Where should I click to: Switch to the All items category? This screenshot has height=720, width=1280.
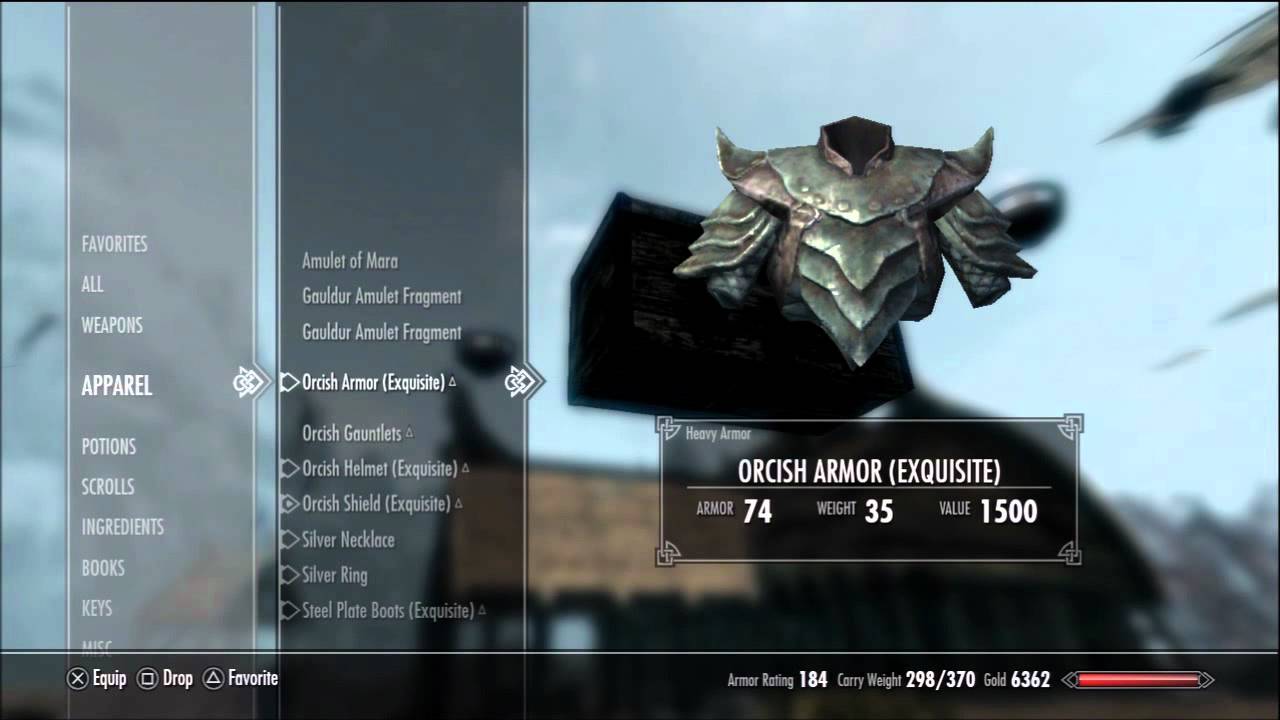coord(92,285)
